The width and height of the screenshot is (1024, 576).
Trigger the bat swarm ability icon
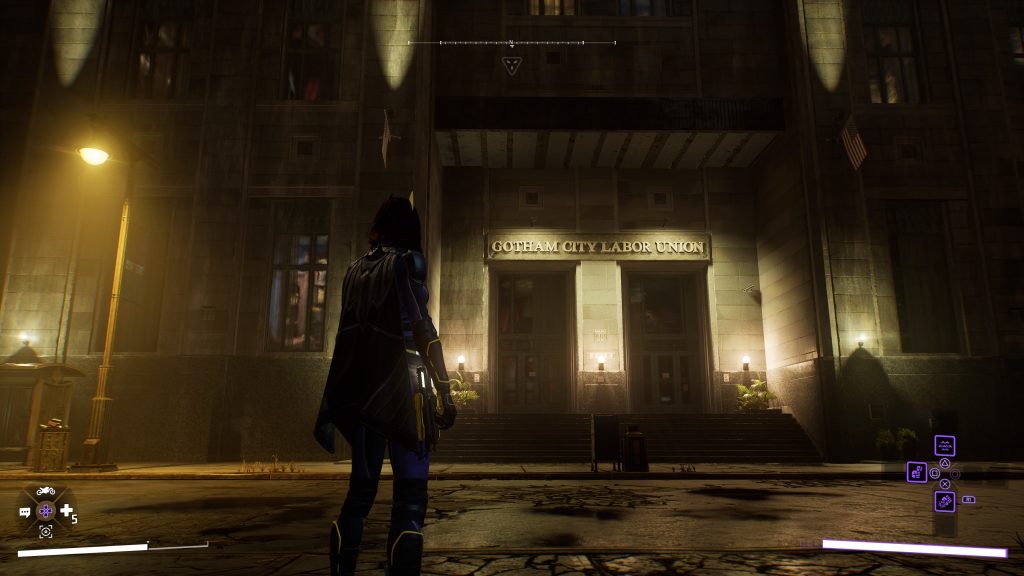point(944,446)
